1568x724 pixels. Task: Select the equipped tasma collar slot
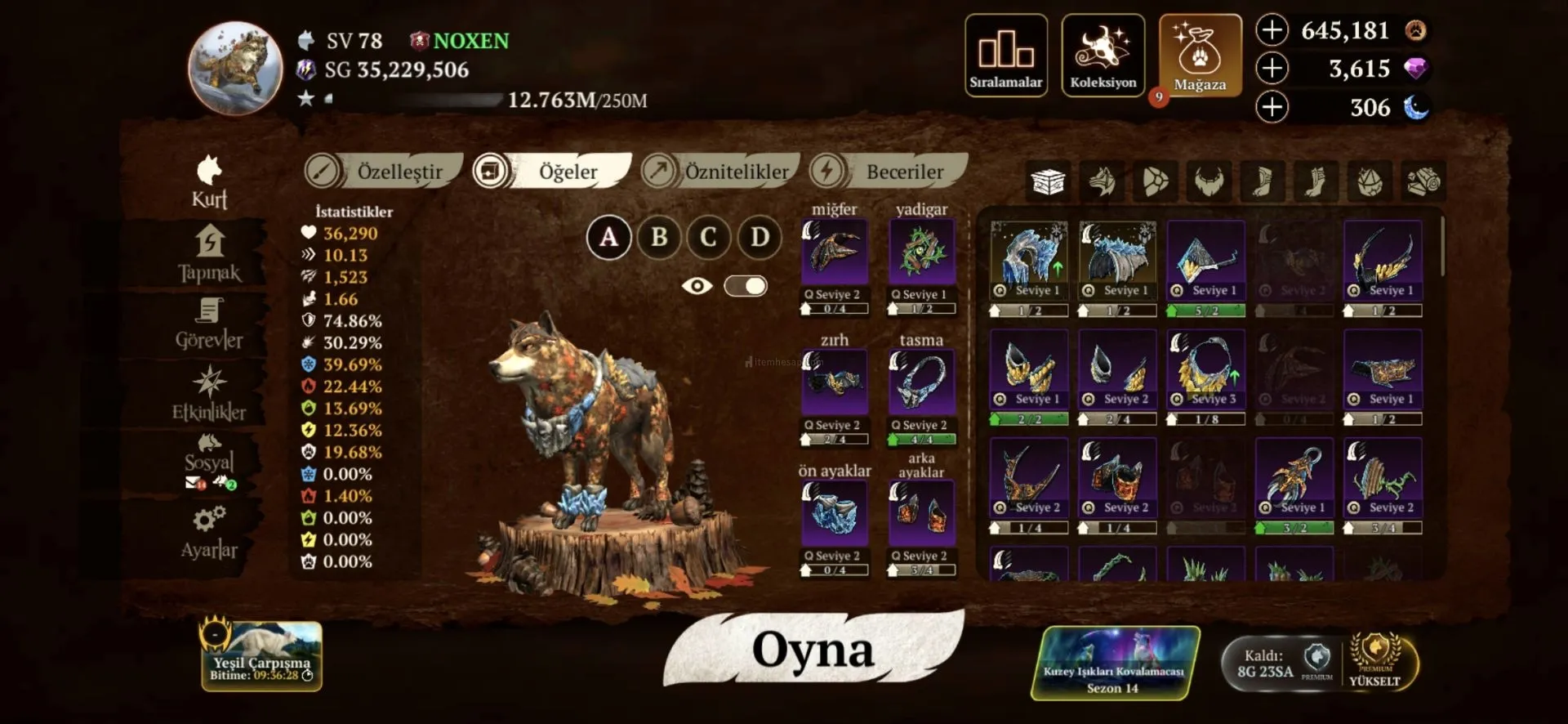(x=921, y=382)
